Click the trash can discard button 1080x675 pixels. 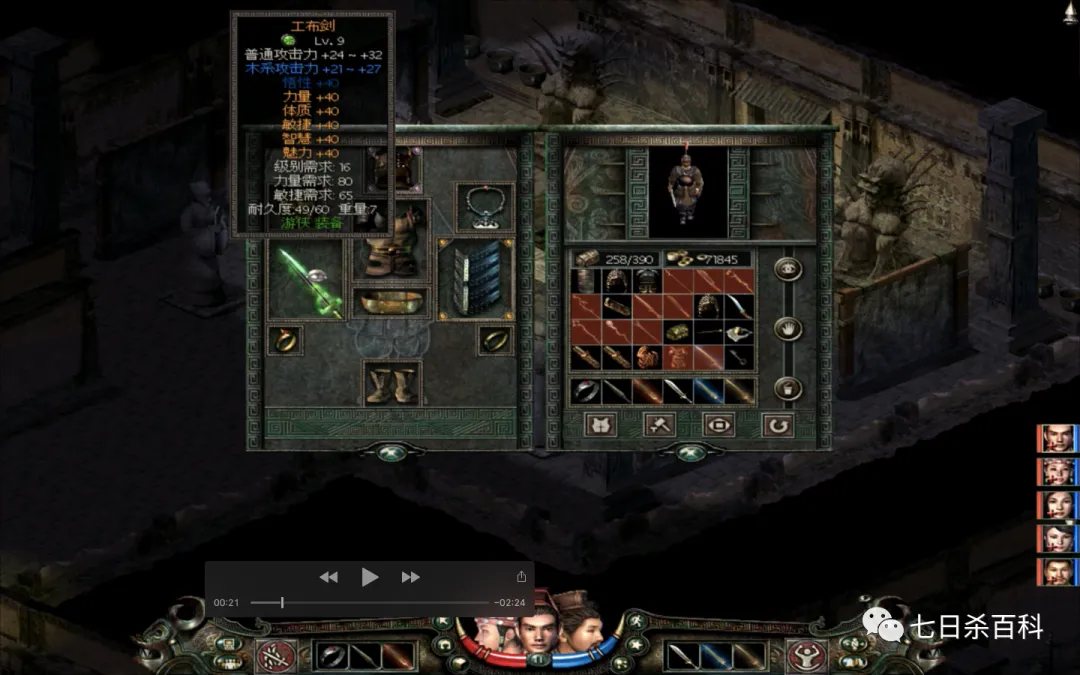pyautogui.click(x=789, y=388)
